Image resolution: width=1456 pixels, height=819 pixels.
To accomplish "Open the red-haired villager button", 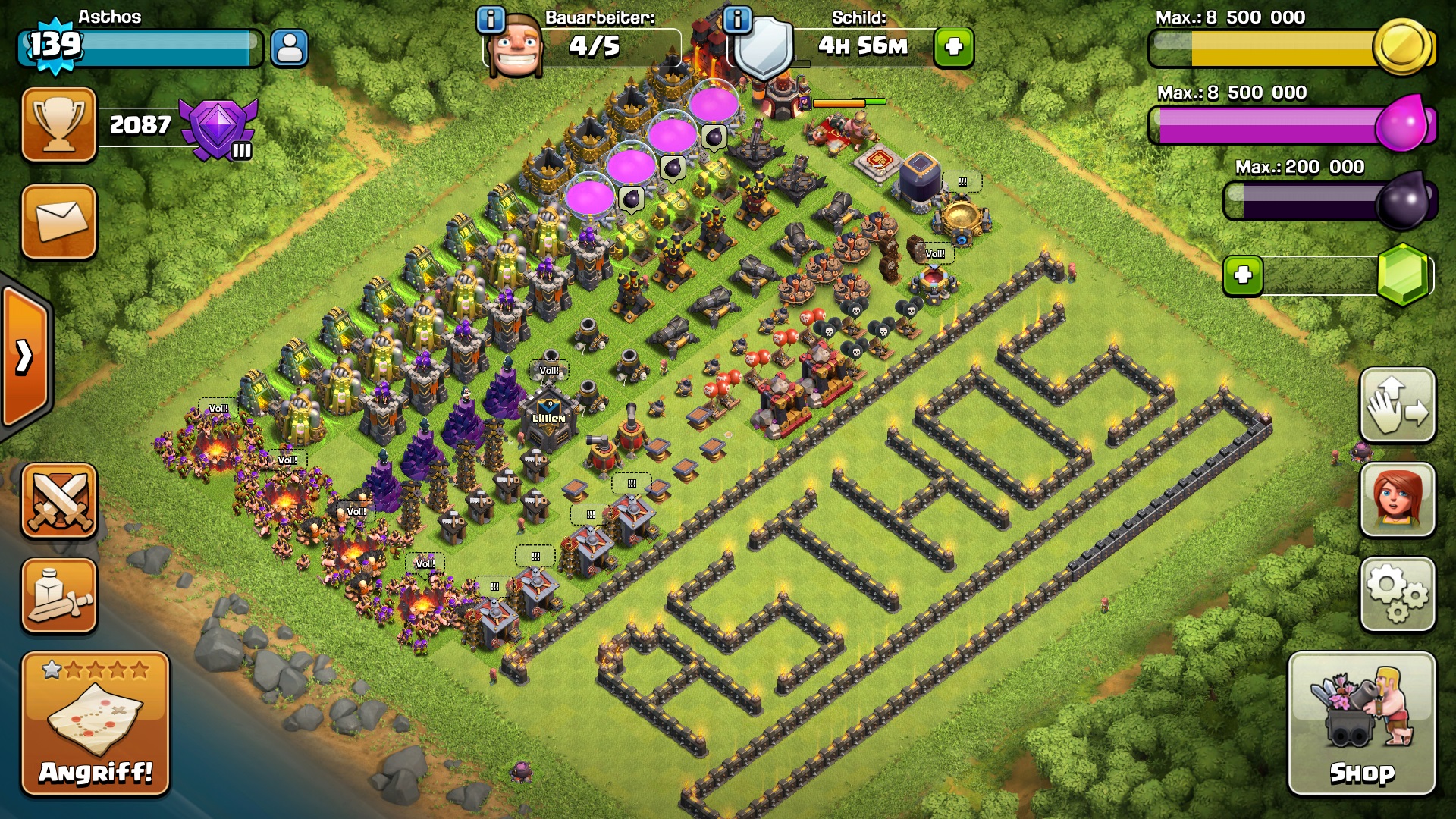I will click(x=1398, y=500).
